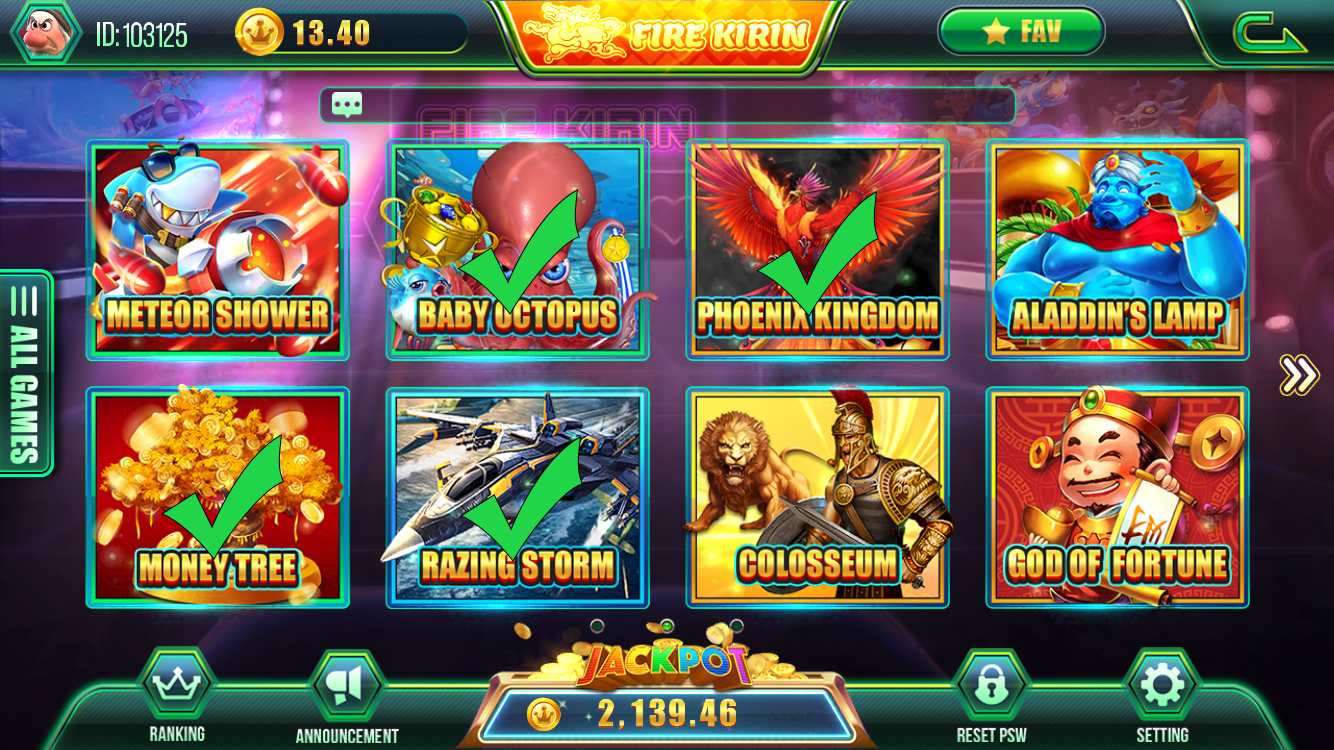1334x750 pixels.
Task: Open the Colosseum game thumbnail
Action: coord(816,496)
